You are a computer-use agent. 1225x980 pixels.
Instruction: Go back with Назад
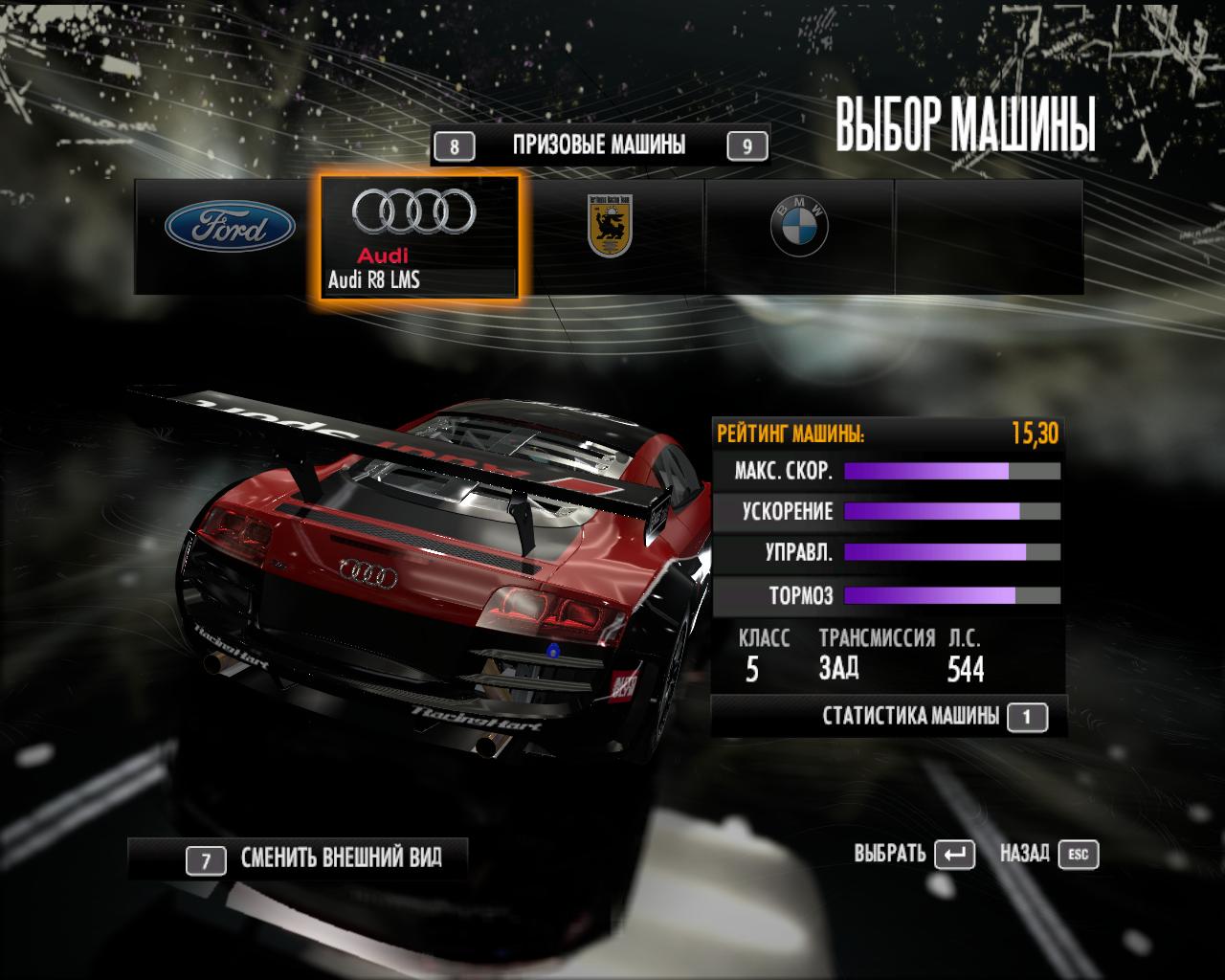point(1049,854)
